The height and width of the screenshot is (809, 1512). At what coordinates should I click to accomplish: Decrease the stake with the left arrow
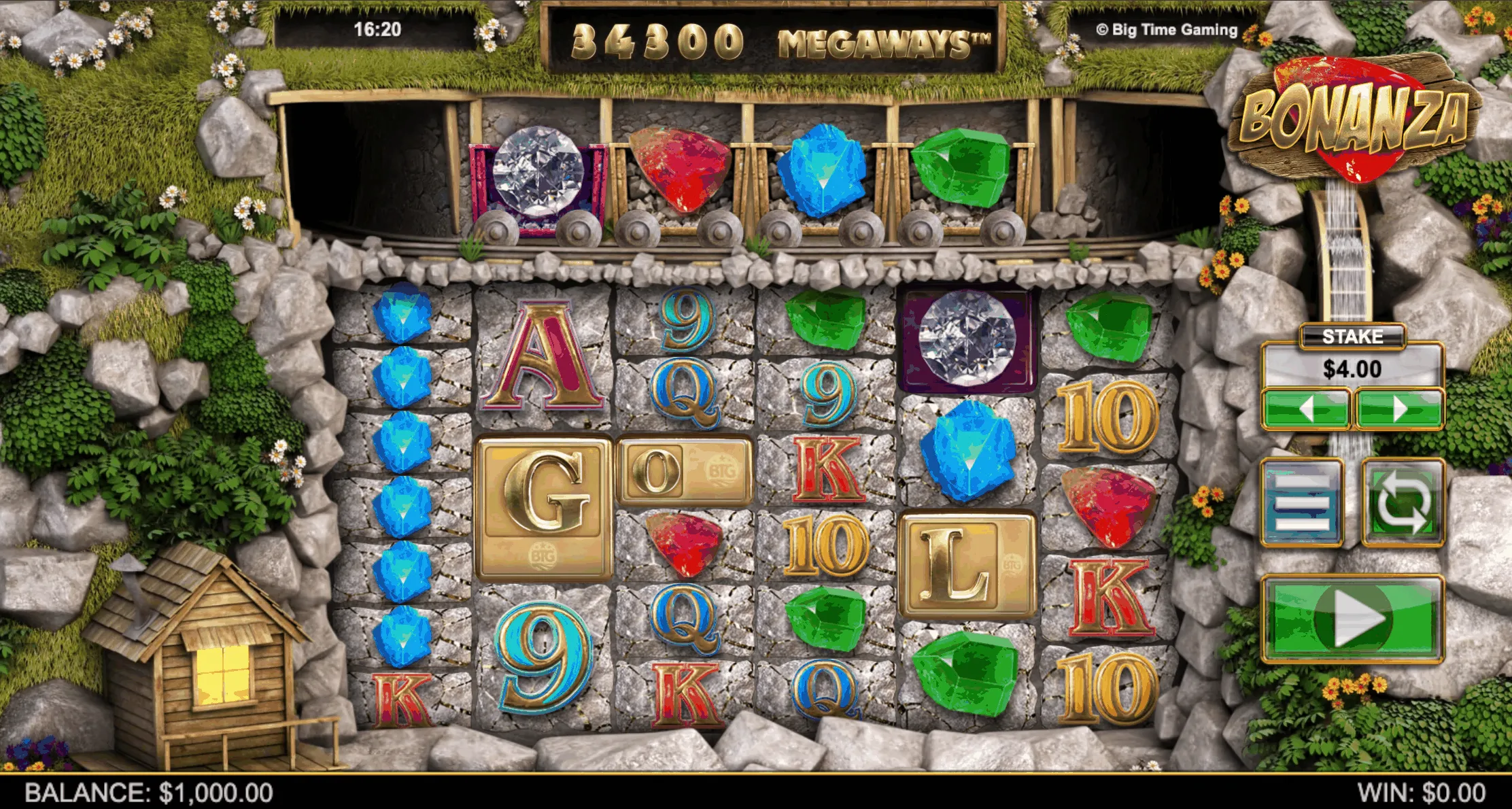pyautogui.click(x=1305, y=409)
